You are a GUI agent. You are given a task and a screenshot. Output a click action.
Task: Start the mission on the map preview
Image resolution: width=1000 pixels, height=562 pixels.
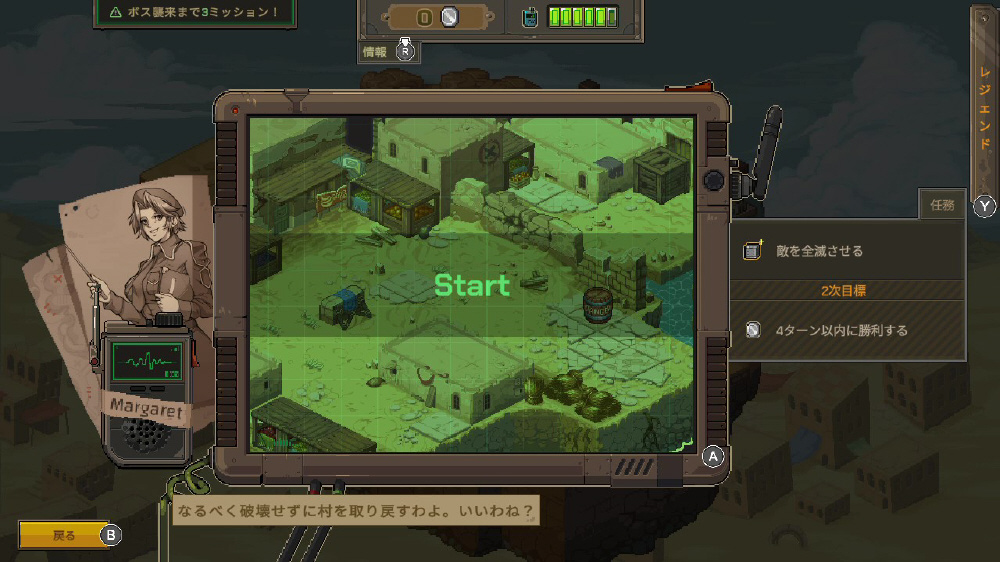coord(471,286)
